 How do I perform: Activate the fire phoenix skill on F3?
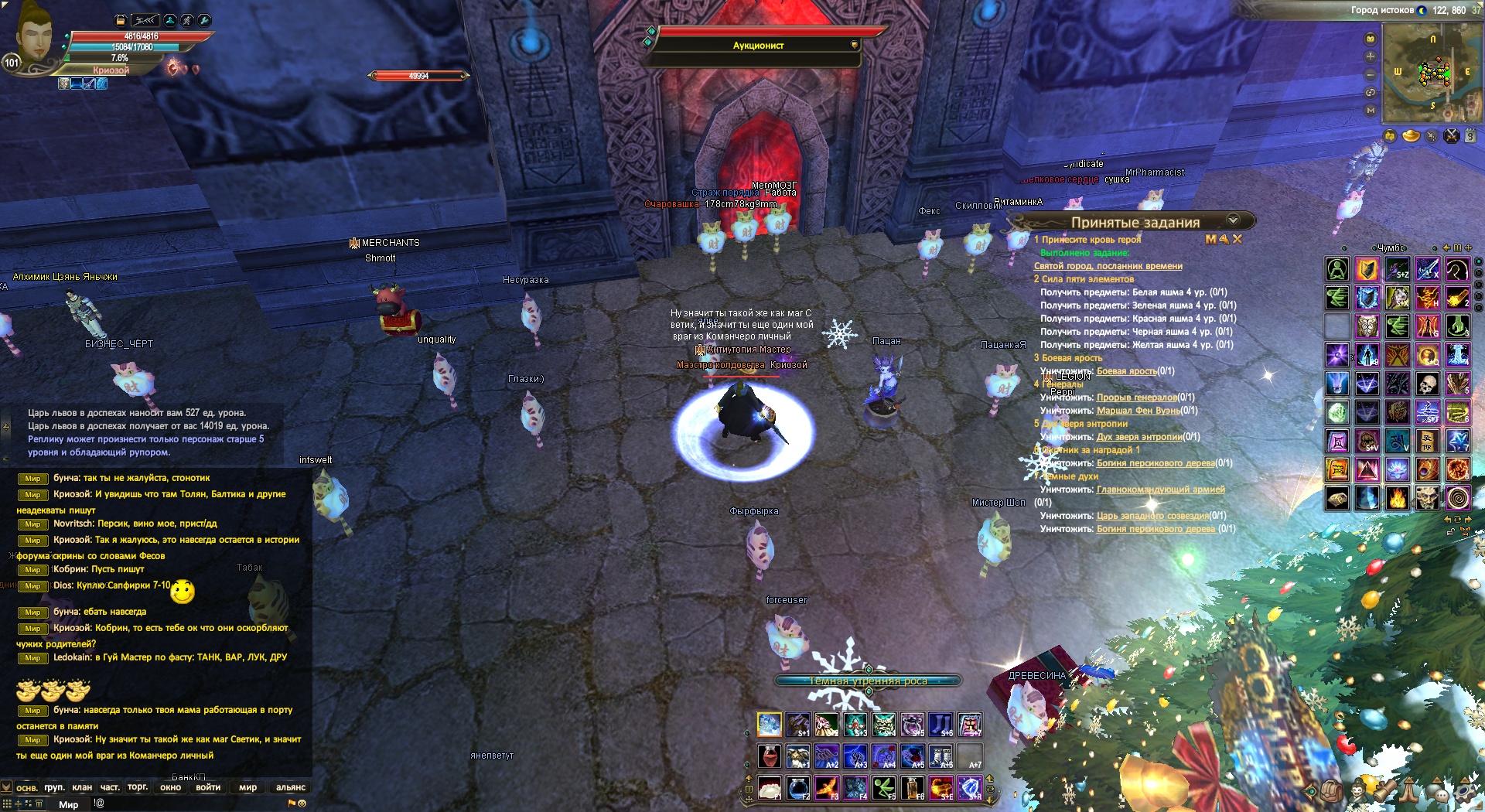tap(826, 788)
